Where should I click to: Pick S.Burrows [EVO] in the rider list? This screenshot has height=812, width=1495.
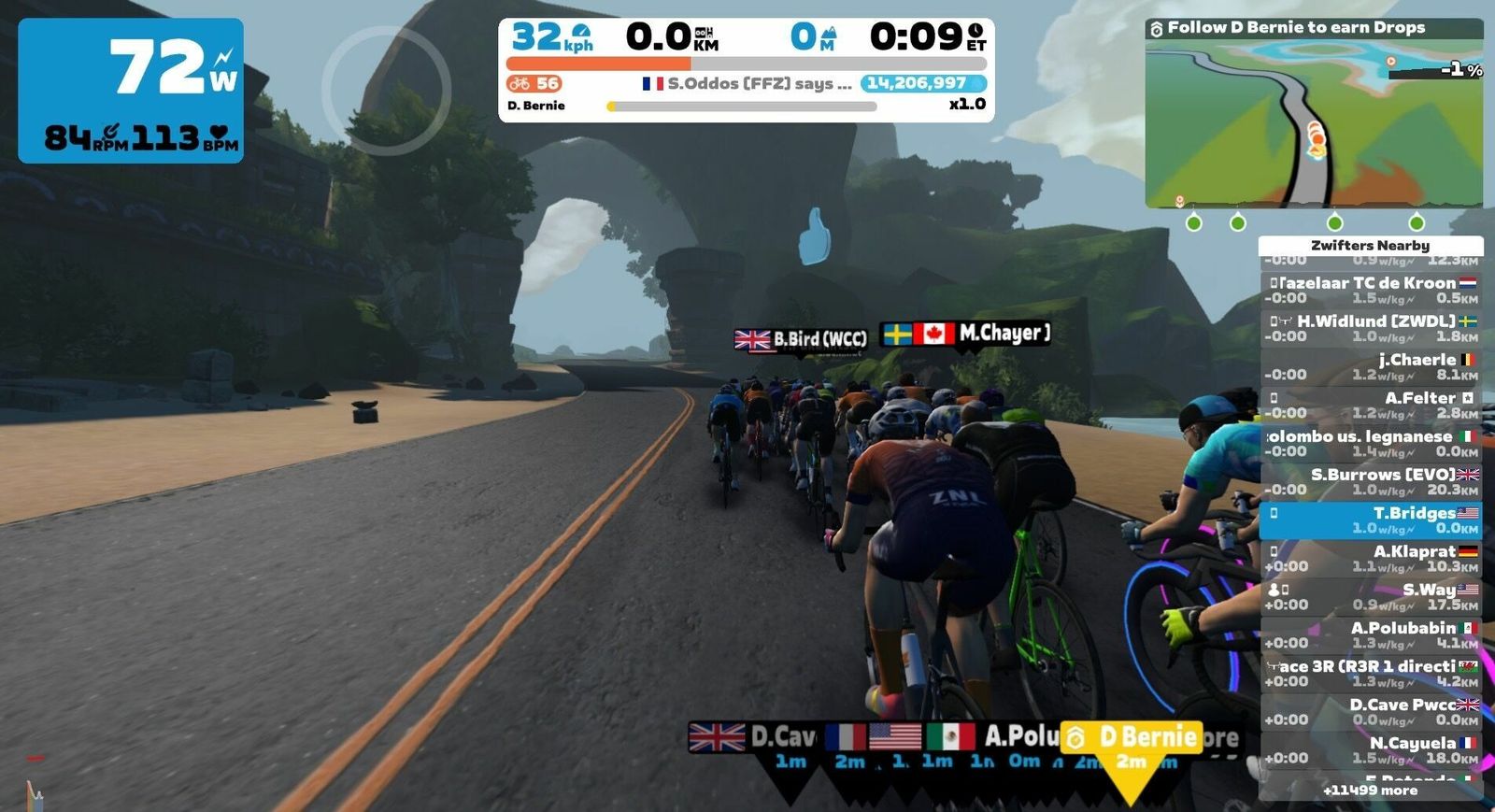pyautogui.click(x=1371, y=482)
